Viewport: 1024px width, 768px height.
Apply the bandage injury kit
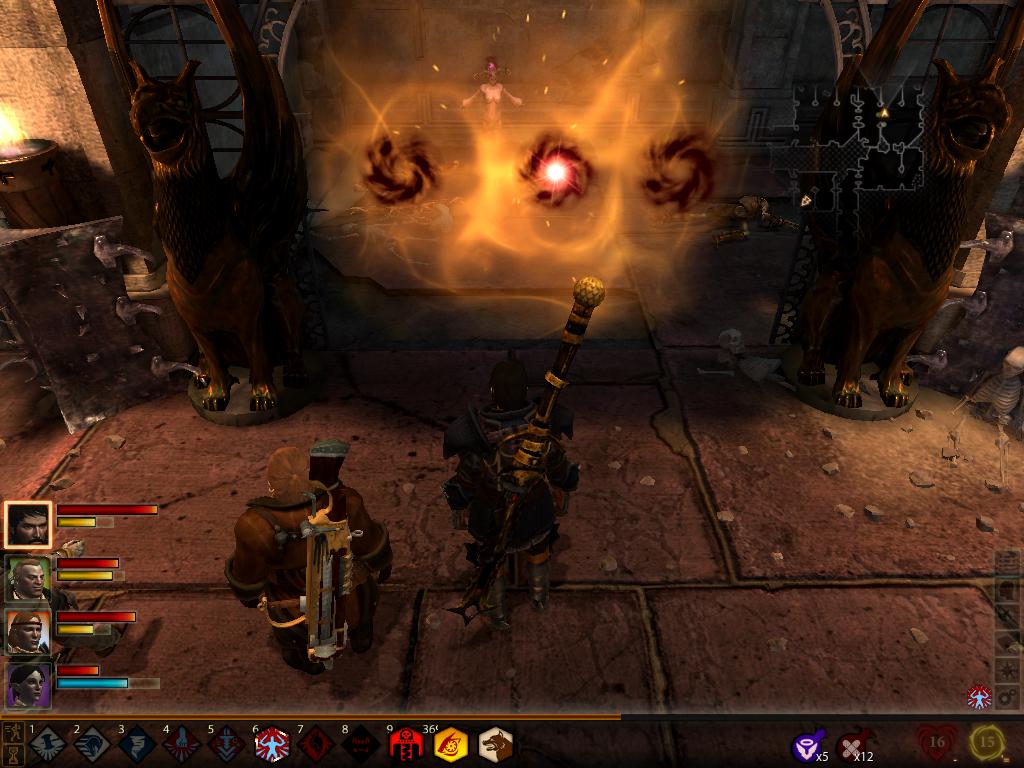[853, 745]
